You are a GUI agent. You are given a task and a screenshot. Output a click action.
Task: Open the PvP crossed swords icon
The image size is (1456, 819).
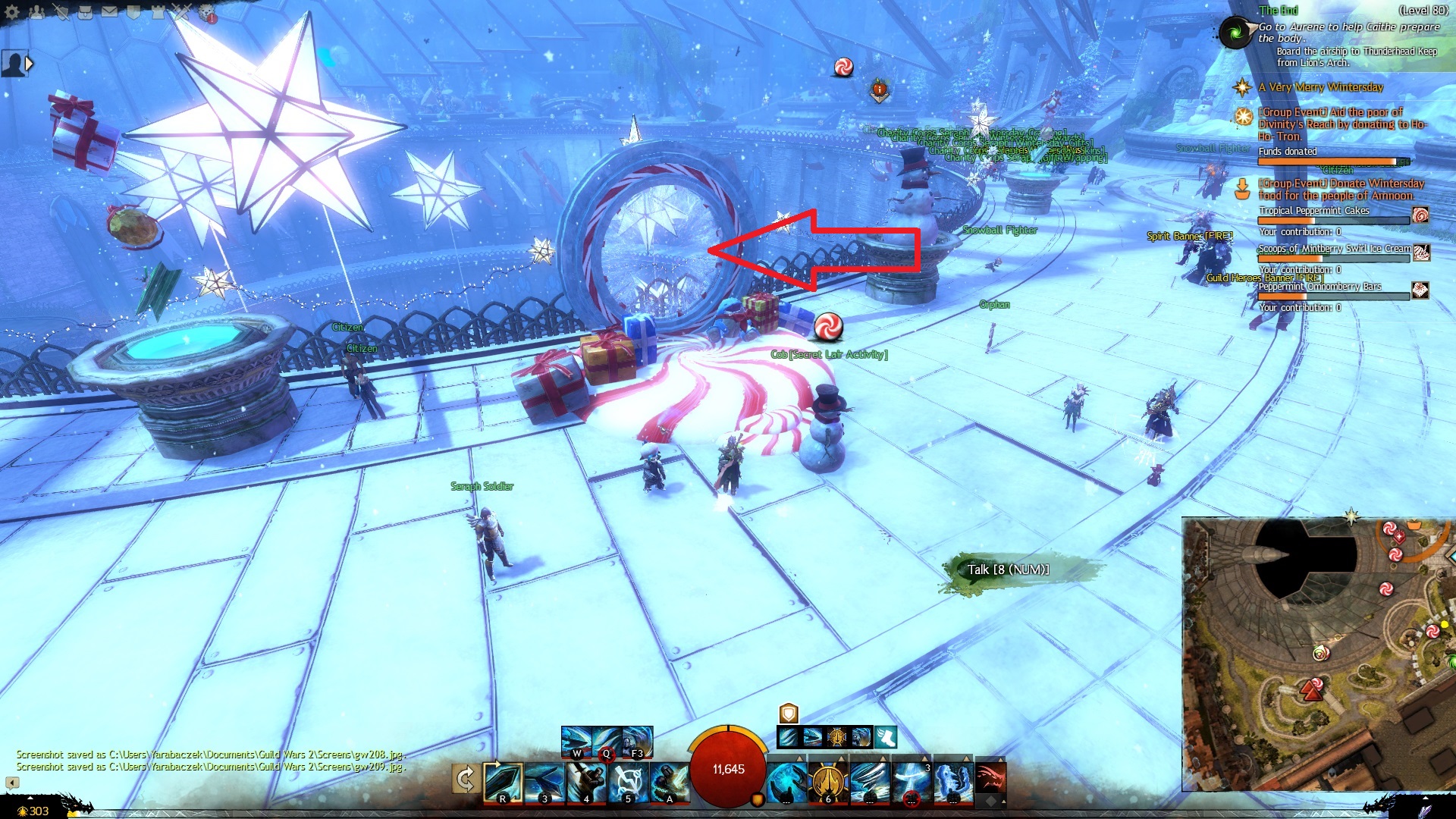pos(182,12)
